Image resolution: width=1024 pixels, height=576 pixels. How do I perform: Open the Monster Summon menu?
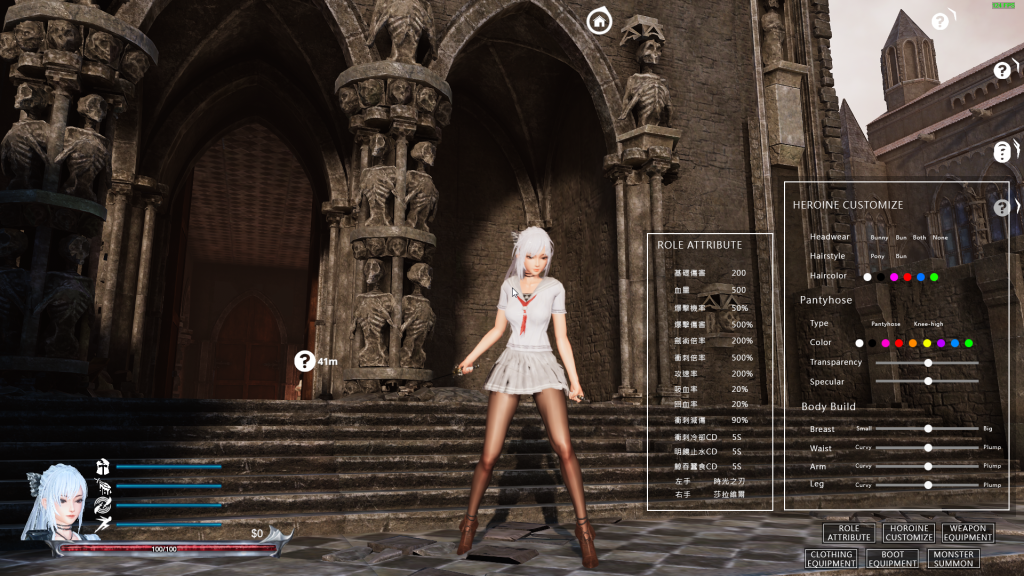coord(953,558)
